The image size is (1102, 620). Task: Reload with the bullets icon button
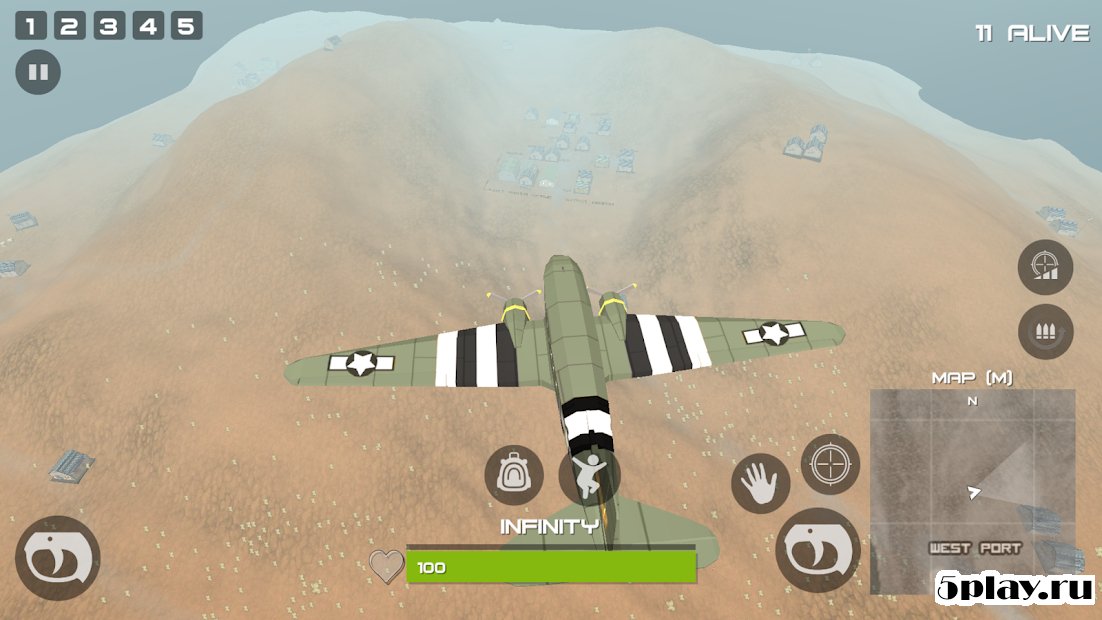(x=1045, y=333)
